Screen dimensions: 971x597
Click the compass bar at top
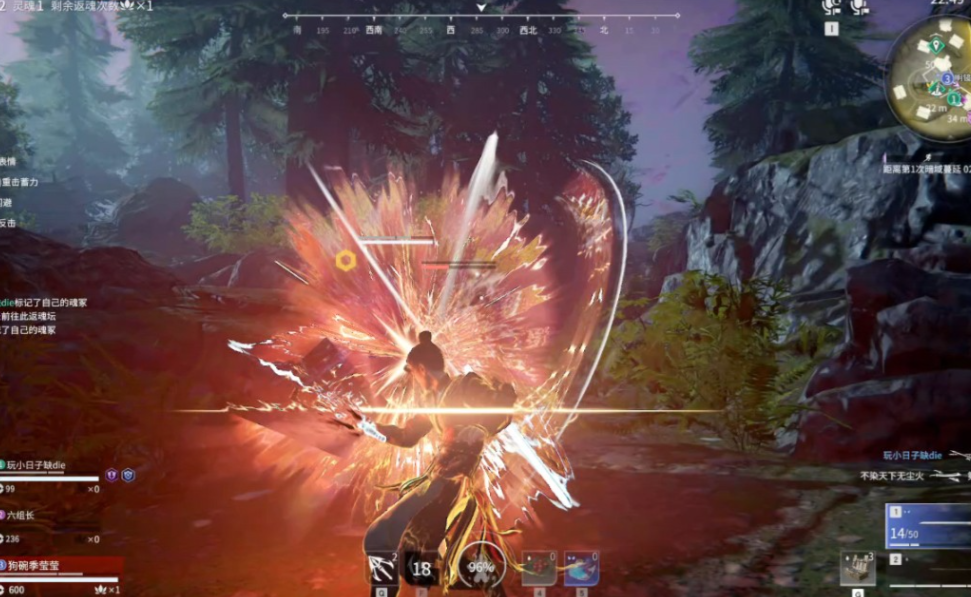point(480,18)
